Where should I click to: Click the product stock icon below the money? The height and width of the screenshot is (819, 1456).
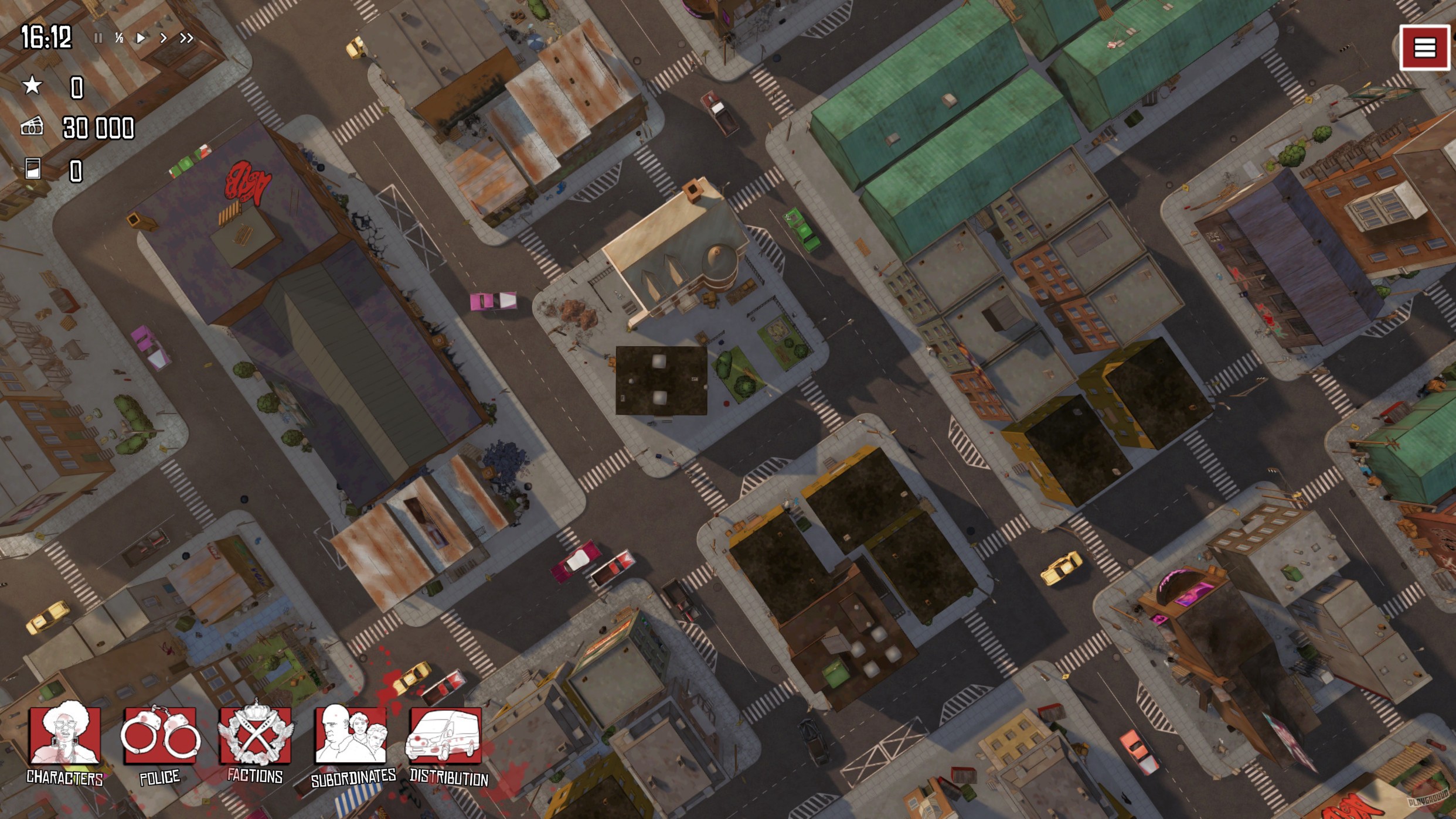click(x=33, y=170)
